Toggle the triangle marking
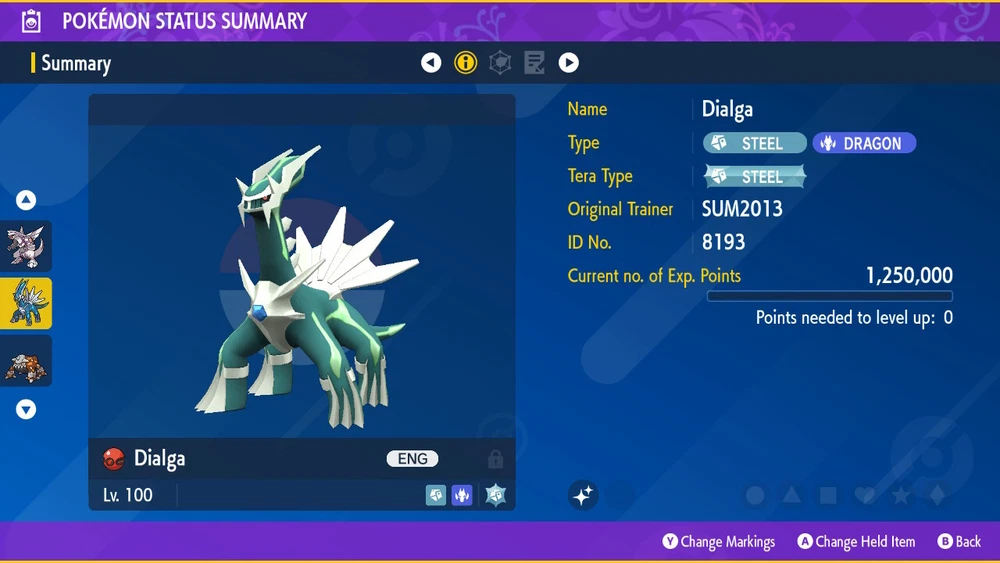 click(x=792, y=496)
